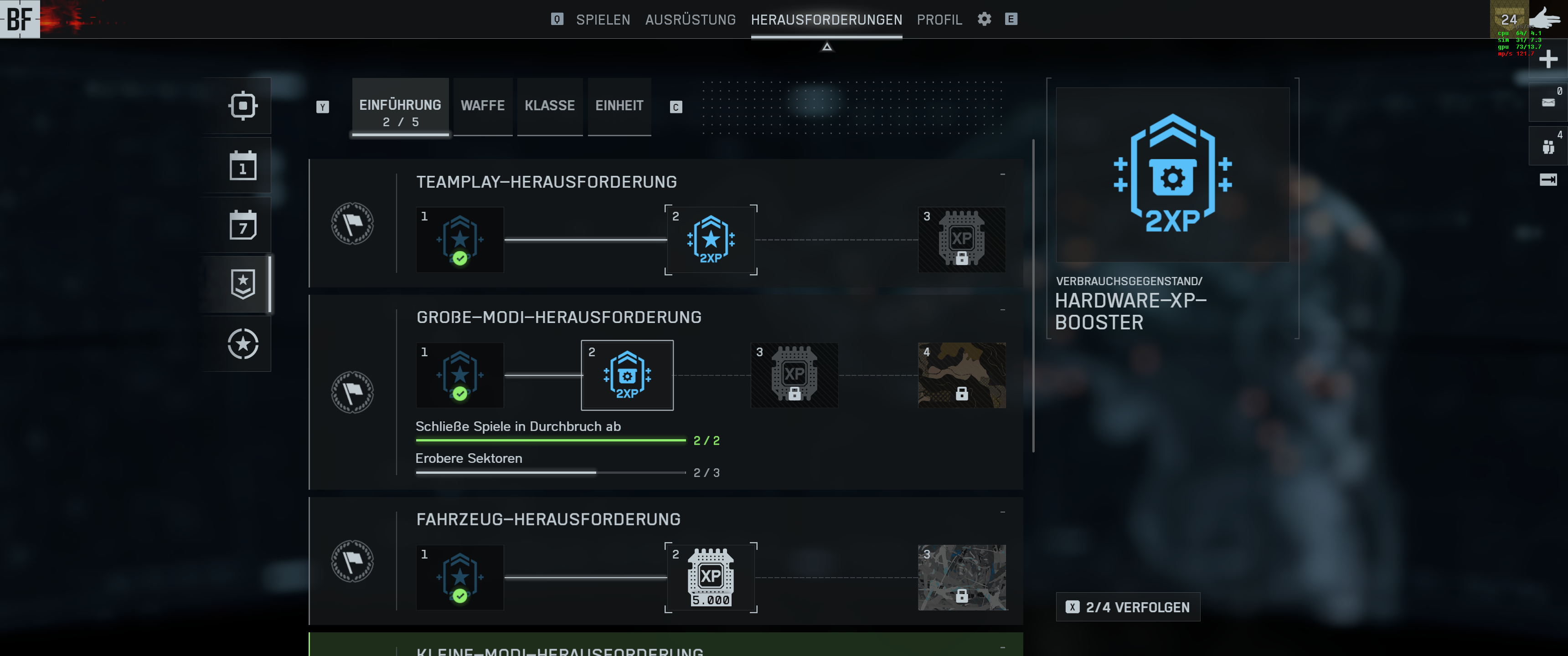
Task: Select Teamplay challenge stage 2 2XP reward
Action: (710, 240)
